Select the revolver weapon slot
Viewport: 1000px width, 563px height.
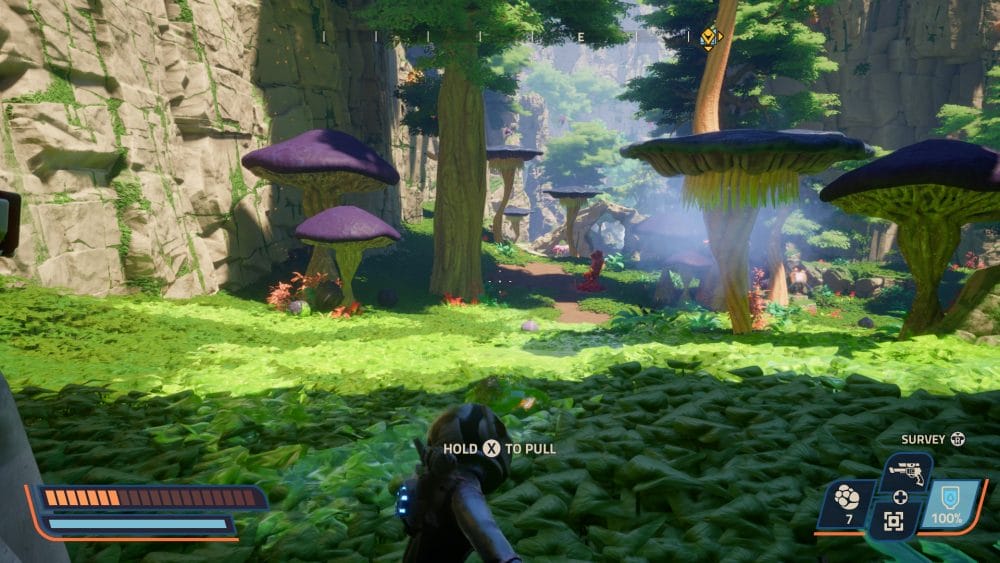coord(906,472)
